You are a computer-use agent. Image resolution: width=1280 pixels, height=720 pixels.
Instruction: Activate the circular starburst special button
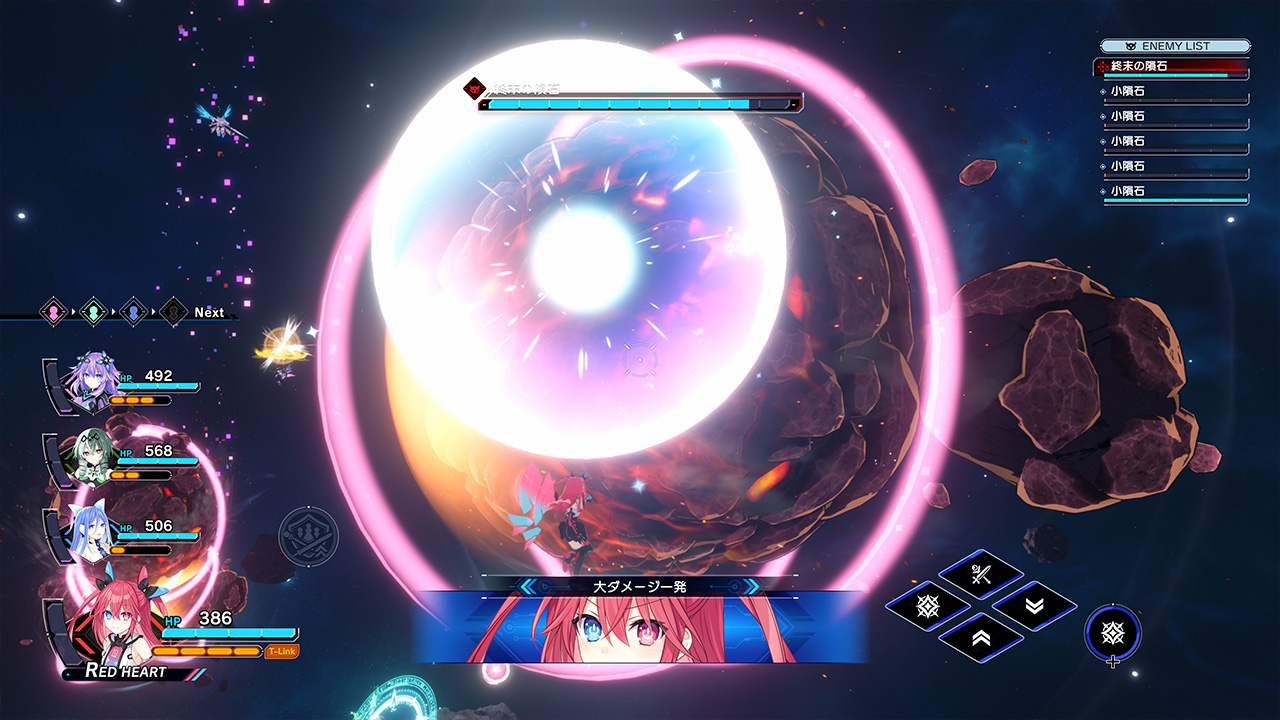(x=1112, y=632)
